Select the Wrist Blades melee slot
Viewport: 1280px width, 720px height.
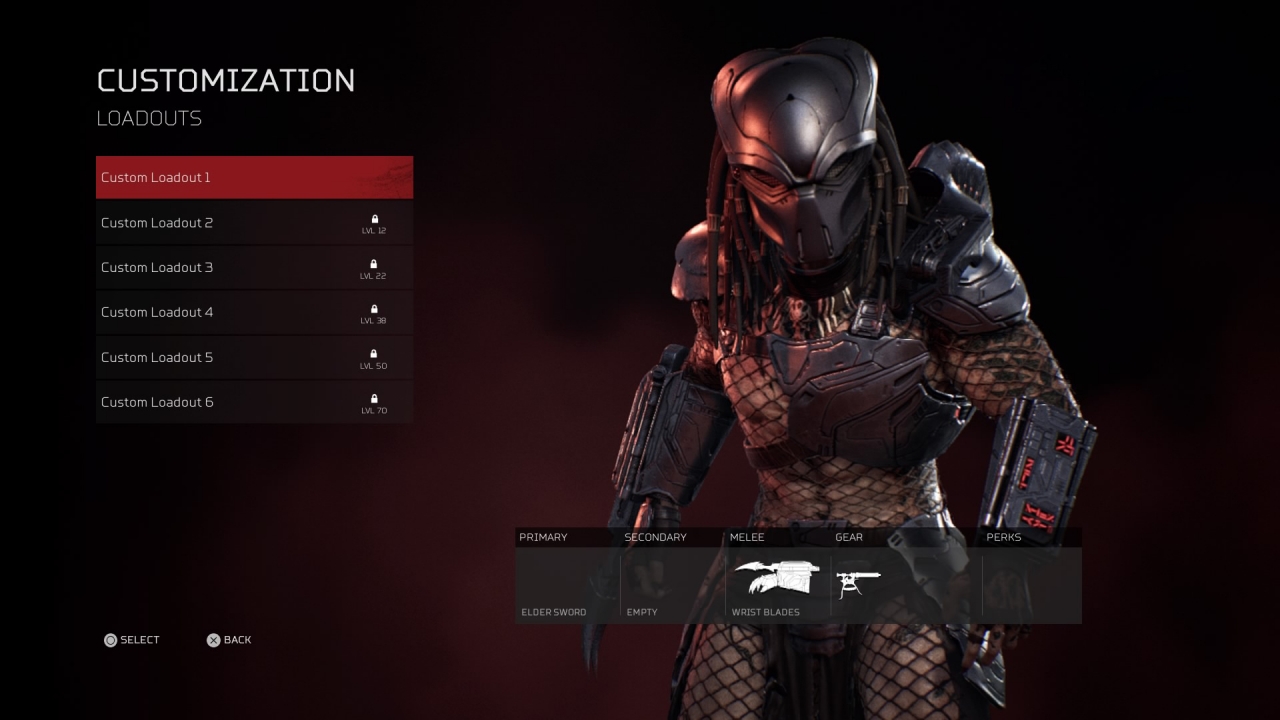[777, 585]
